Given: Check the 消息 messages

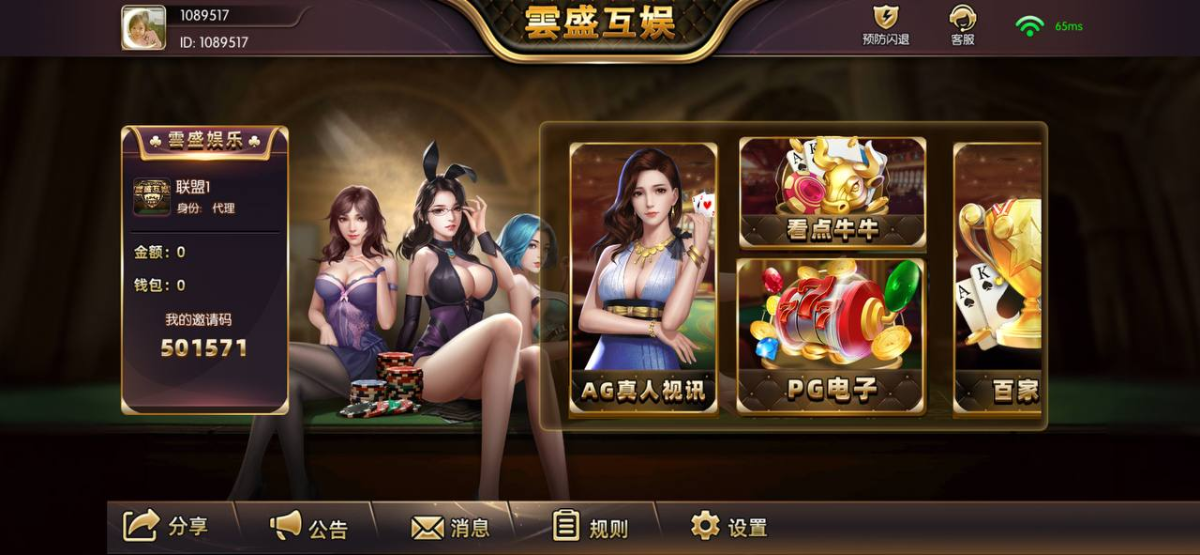Looking at the screenshot, I should point(450,527).
